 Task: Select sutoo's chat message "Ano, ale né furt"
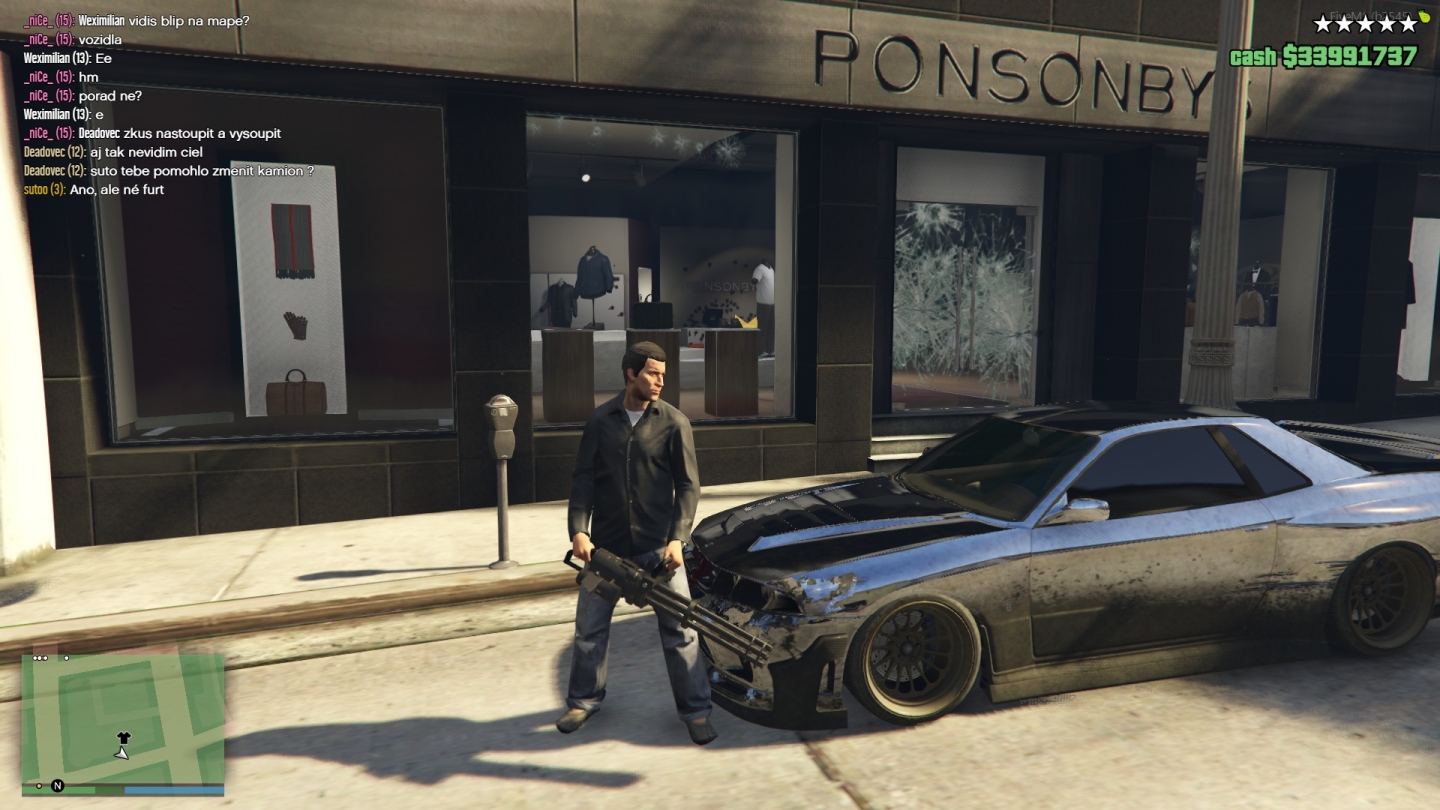point(116,190)
